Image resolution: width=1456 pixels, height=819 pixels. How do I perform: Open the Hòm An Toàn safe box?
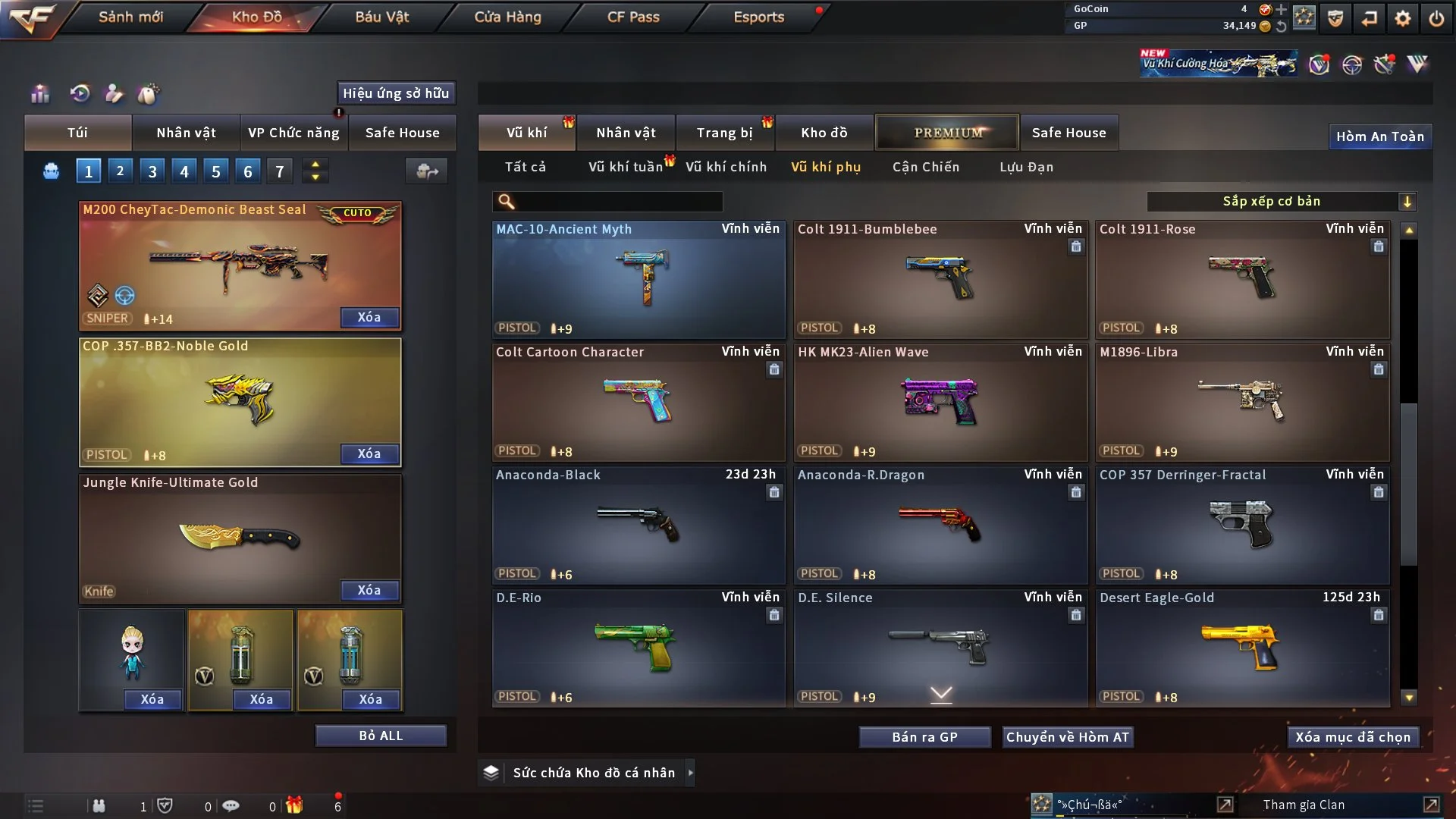[x=1379, y=136]
